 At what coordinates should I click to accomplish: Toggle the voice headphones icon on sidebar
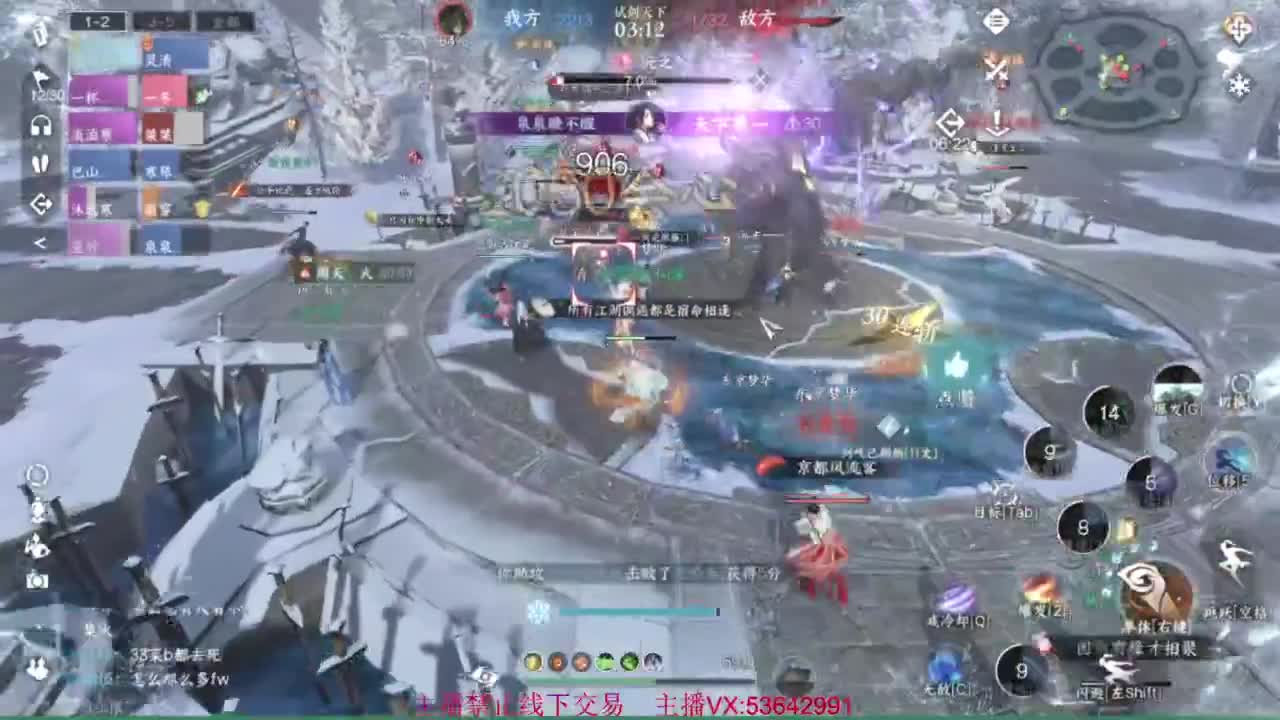42,125
